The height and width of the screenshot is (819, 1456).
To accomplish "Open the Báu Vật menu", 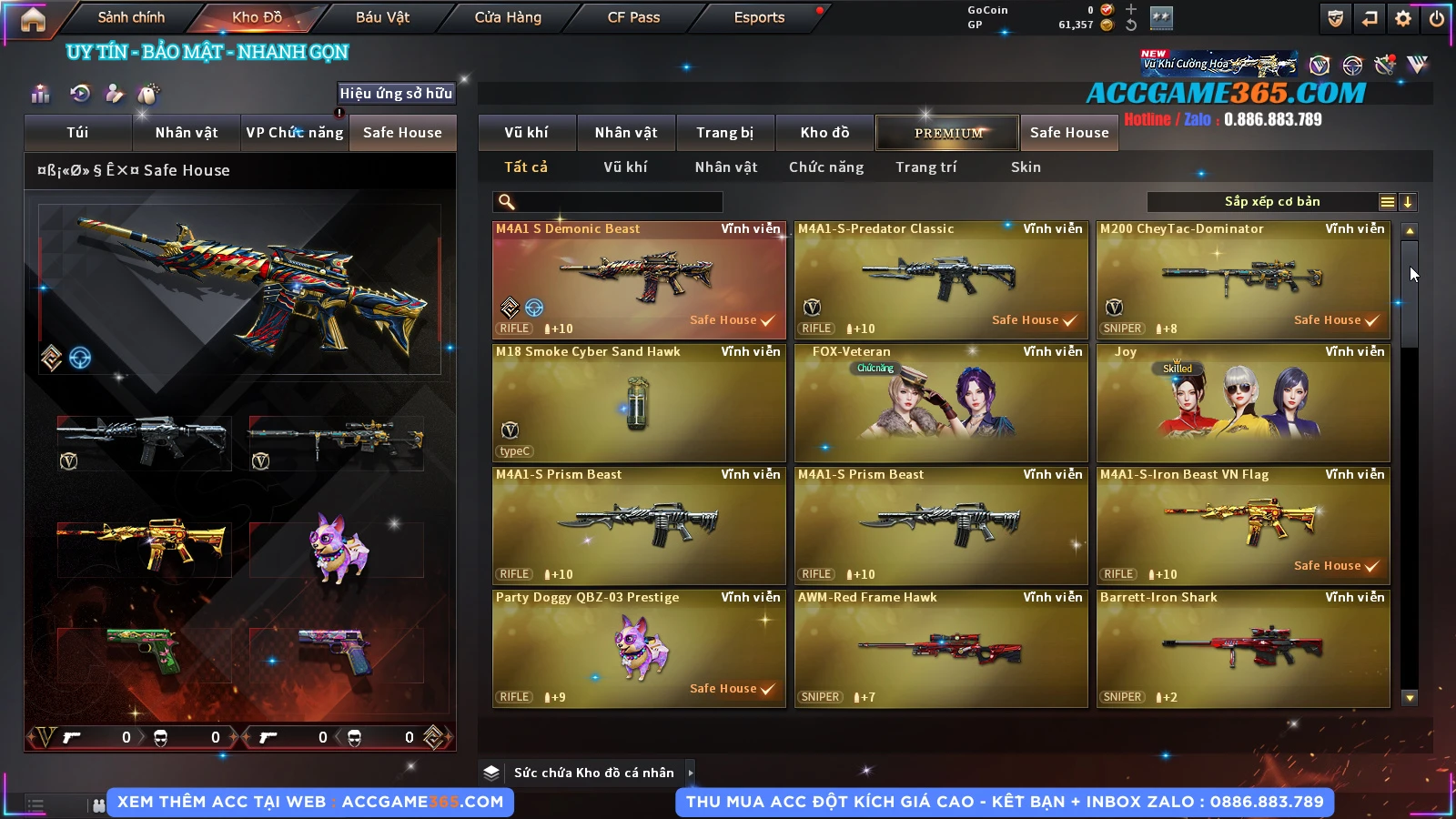I will tap(382, 17).
